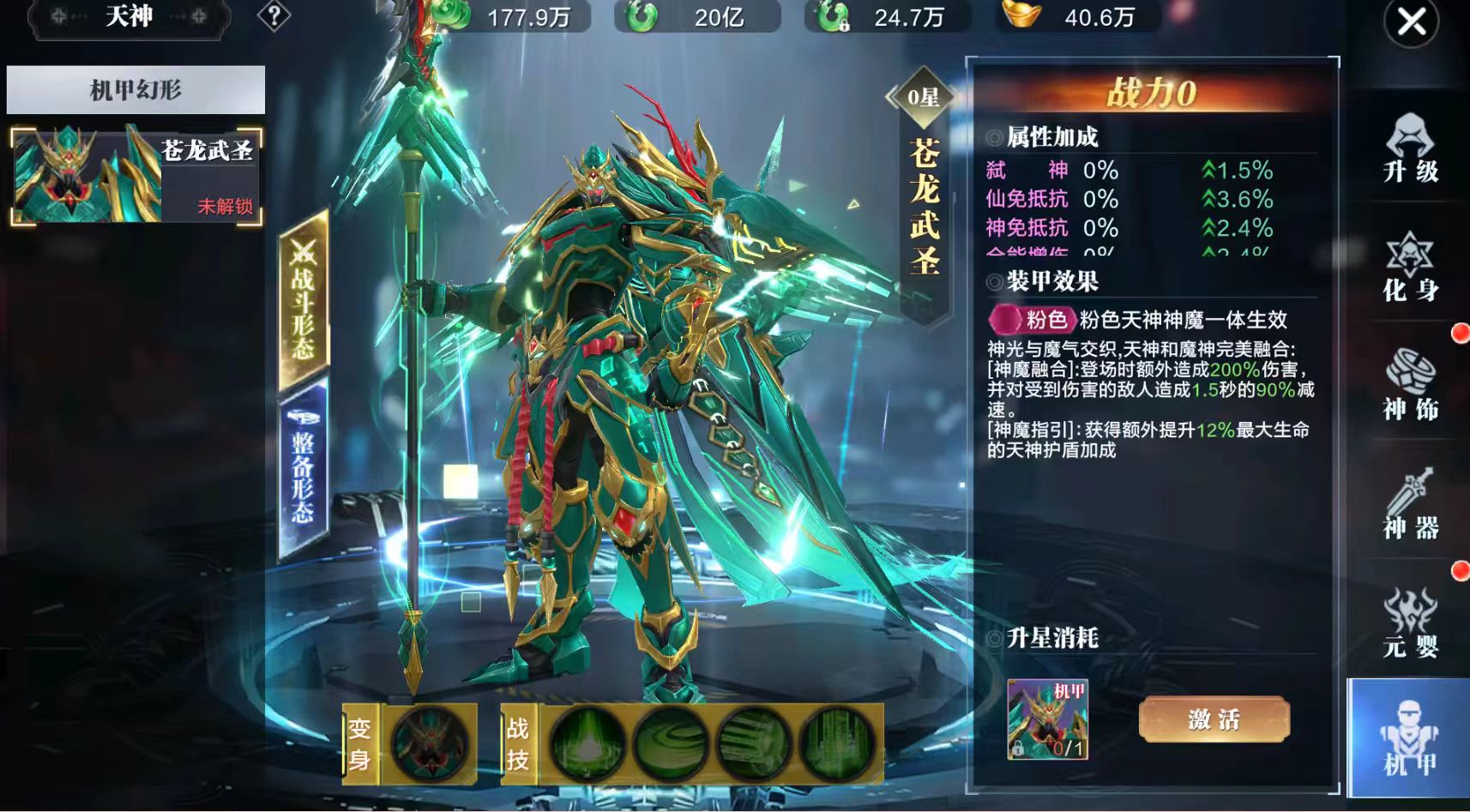
Task: Tap the gold ingot currency icon
Action: click(x=1021, y=15)
